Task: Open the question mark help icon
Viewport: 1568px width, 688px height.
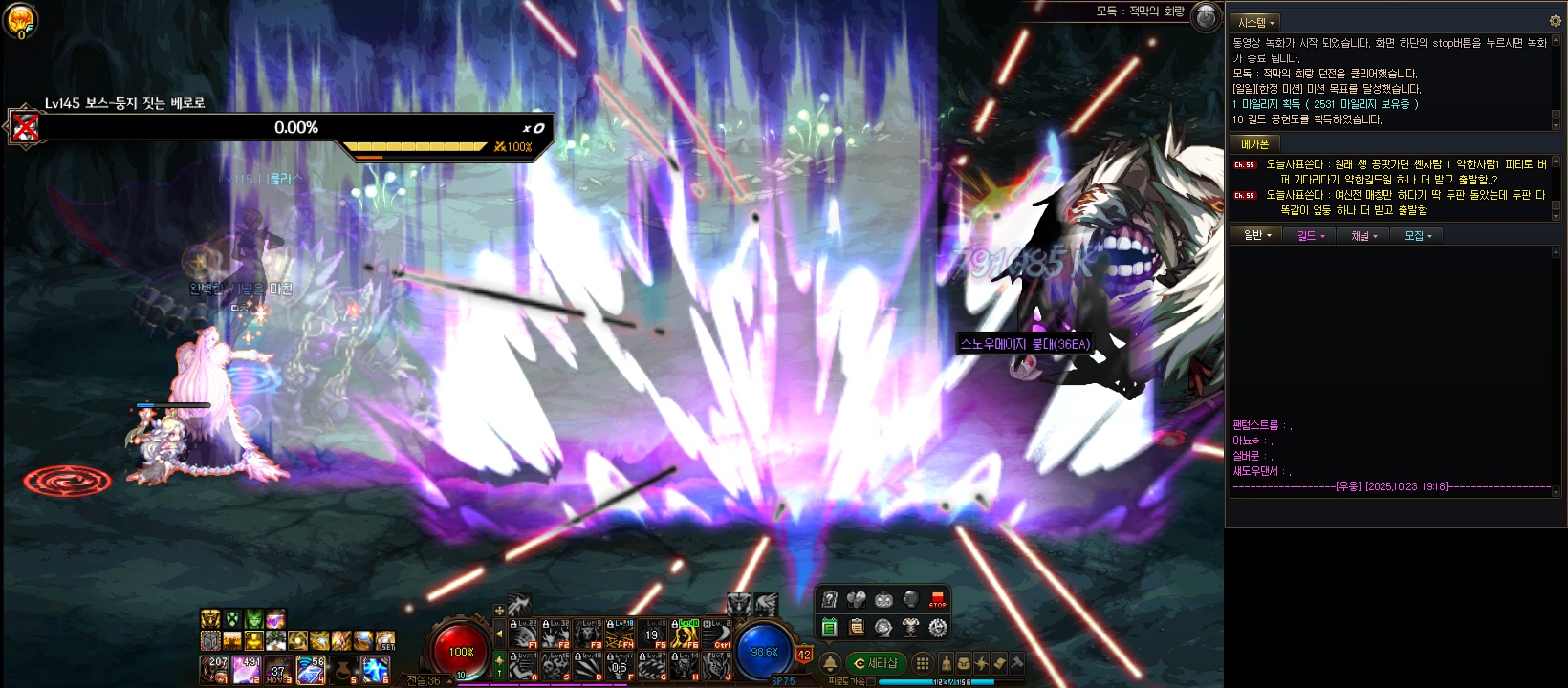Action: coord(830,599)
